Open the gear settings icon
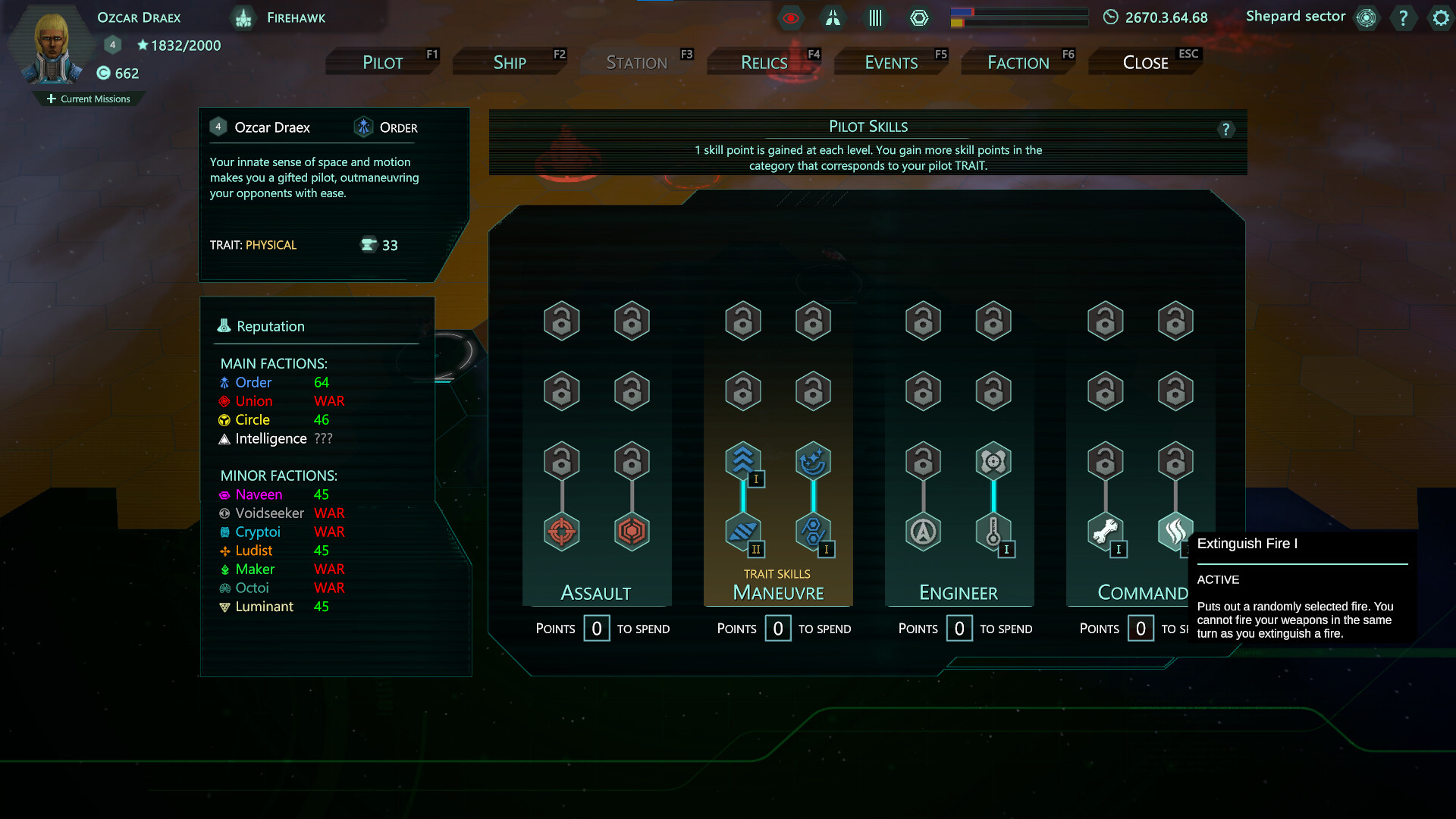This screenshot has width=1456, height=819. tap(1441, 17)
